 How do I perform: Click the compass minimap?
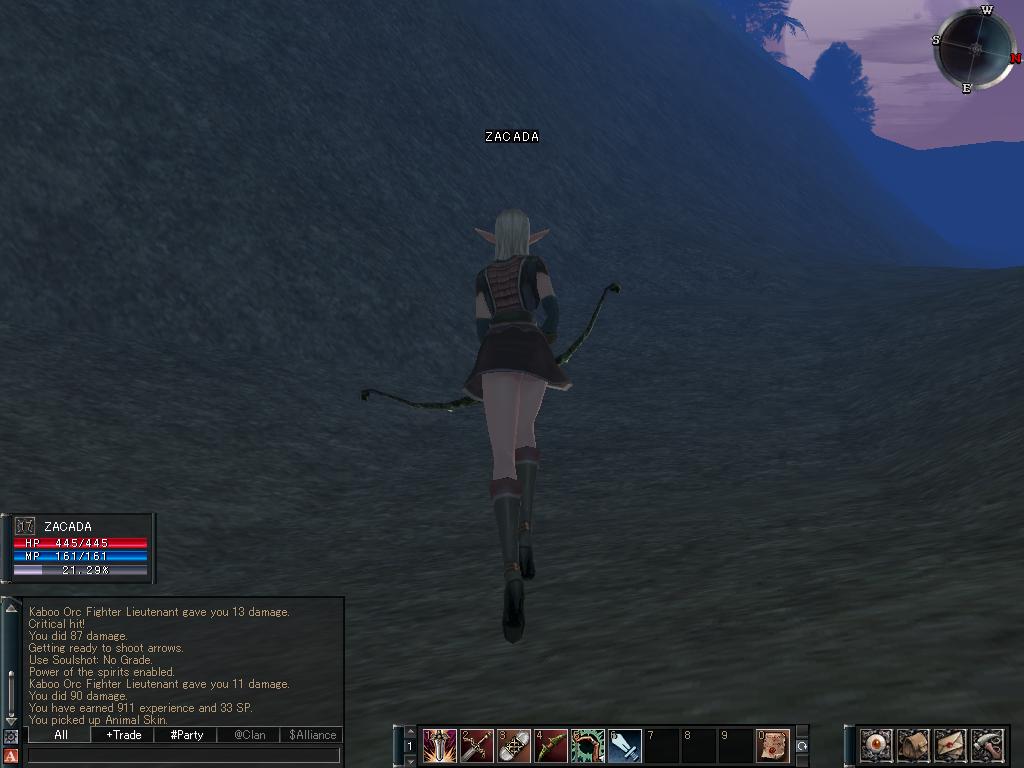(973, 48)
